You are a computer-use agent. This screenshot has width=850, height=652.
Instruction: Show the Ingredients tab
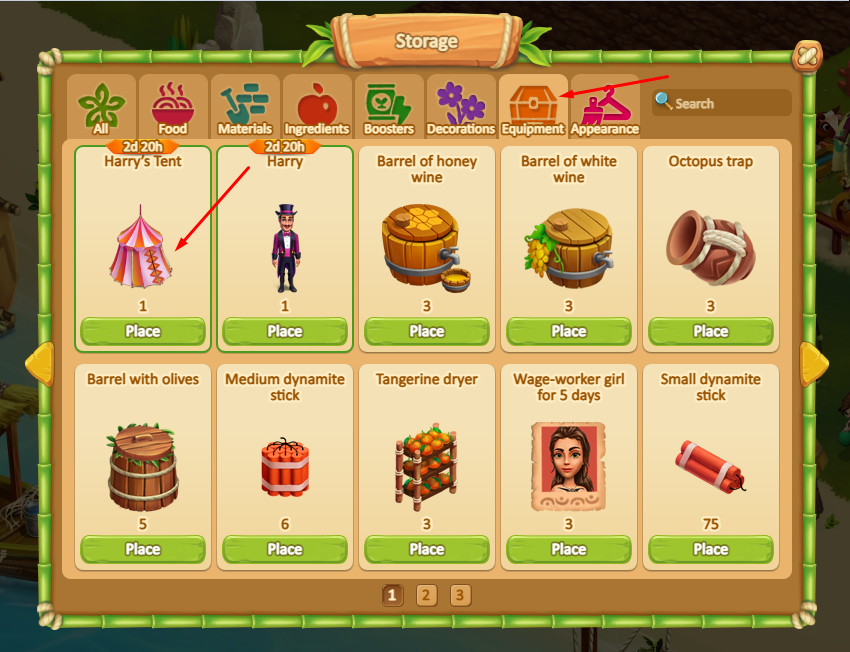(316, 107)
